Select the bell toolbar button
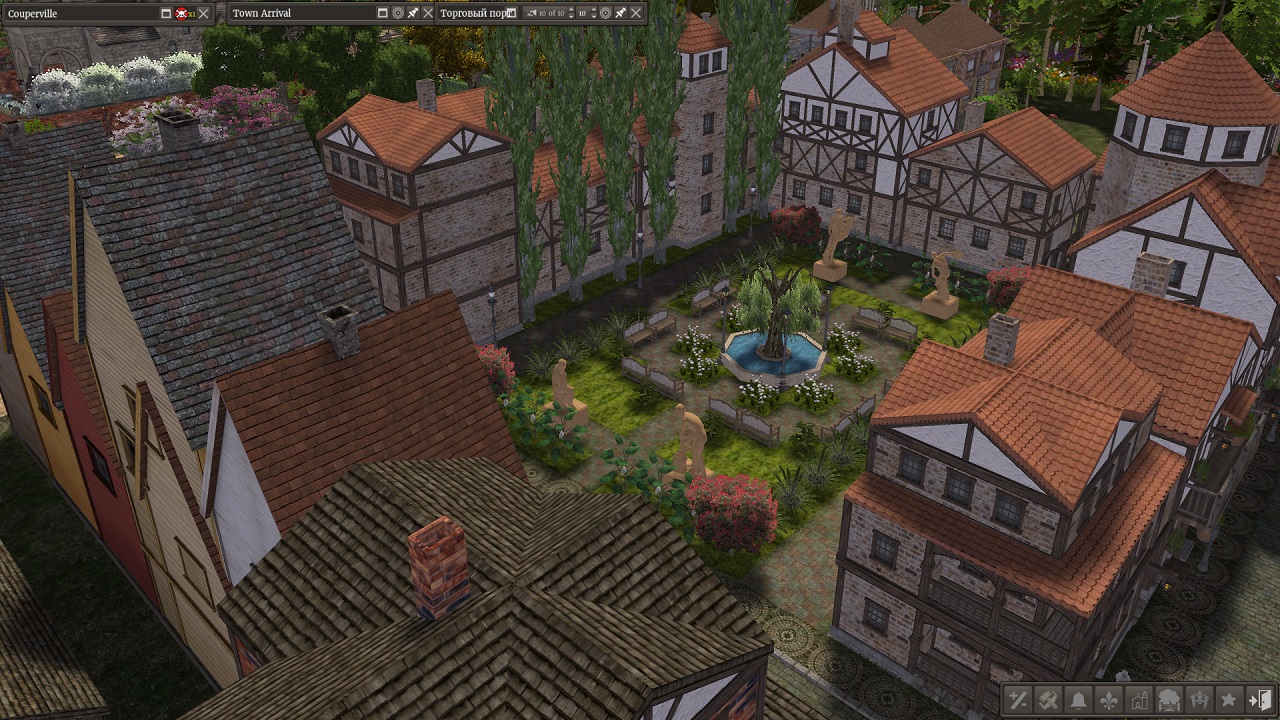The height and width of the screenshot is (720, 1280). pyautogui.click(x=1078, y=699)
